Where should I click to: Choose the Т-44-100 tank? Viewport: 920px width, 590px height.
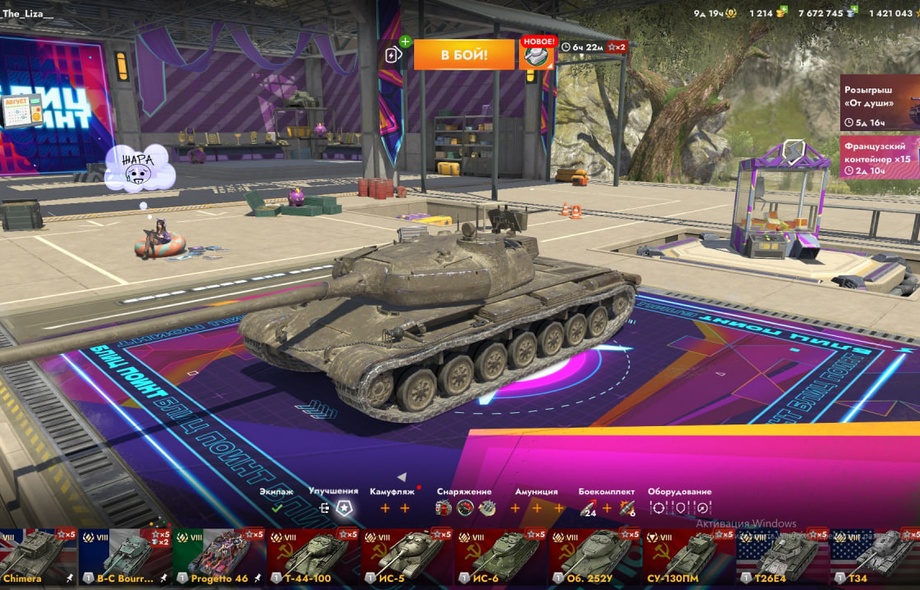coord(312,557)
